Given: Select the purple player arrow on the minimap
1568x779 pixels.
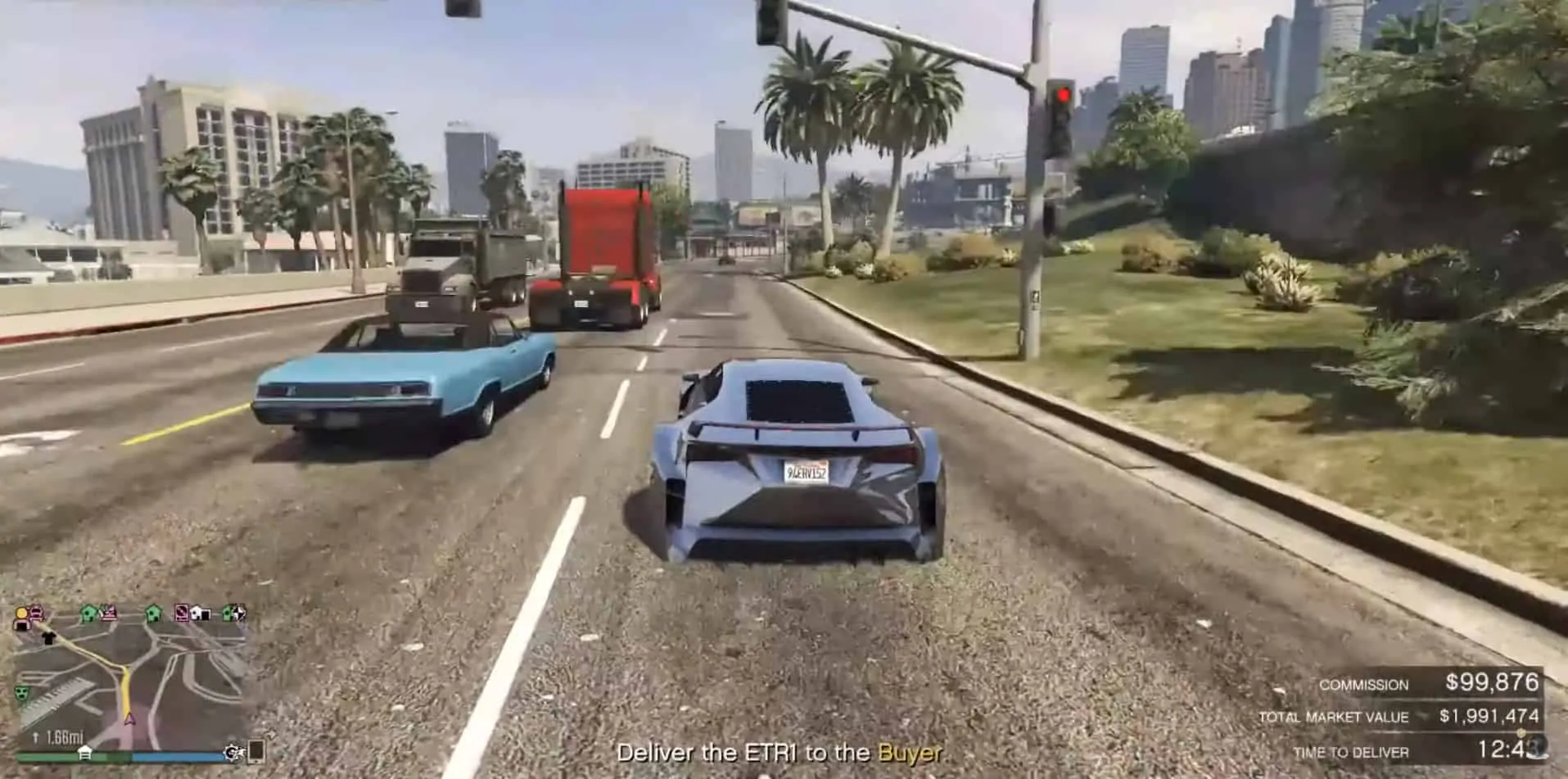Looking at the screenshot, I should coord(129,720).
